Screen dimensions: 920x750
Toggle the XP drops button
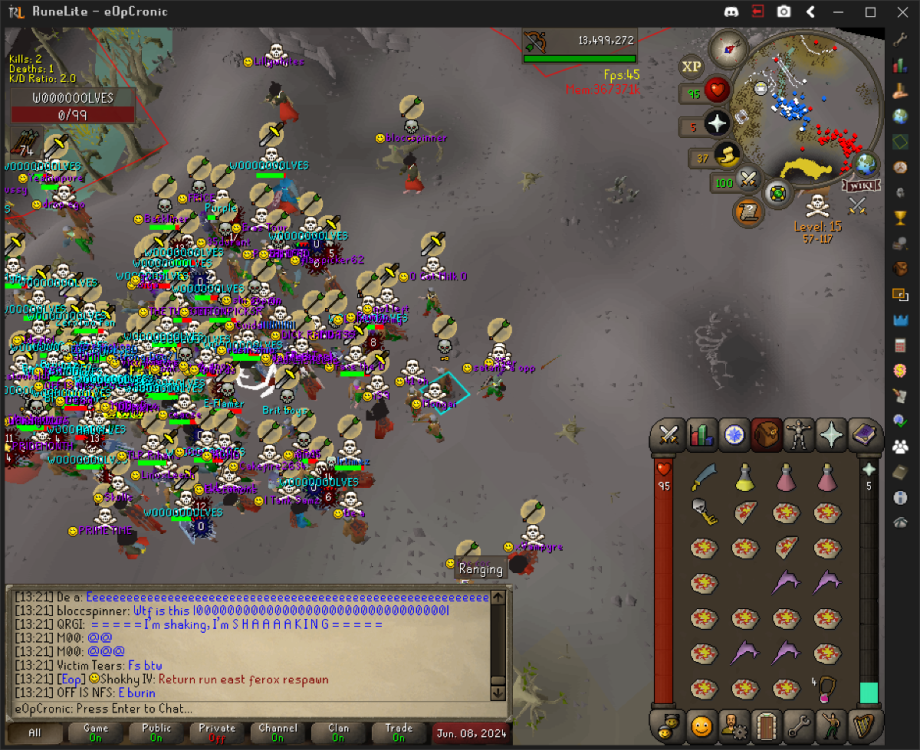click(x=691, y=67)
